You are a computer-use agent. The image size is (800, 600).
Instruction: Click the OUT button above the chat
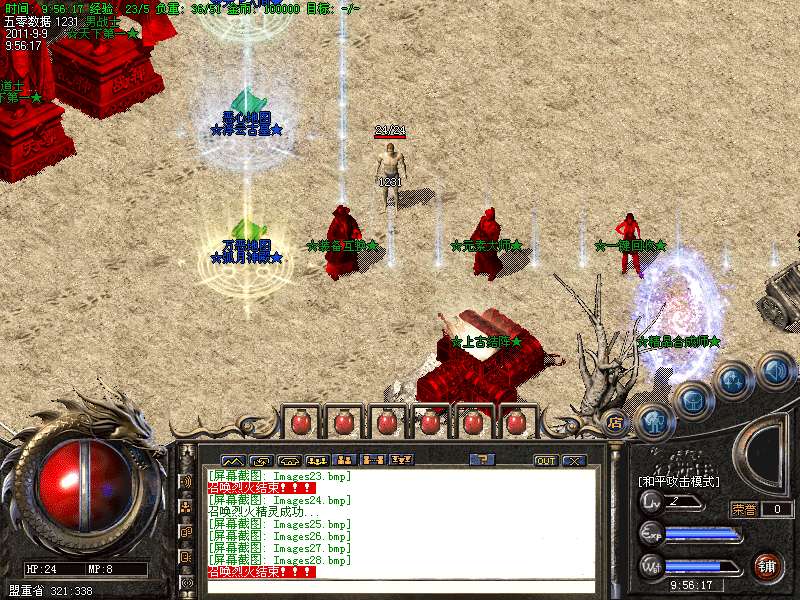545,461
